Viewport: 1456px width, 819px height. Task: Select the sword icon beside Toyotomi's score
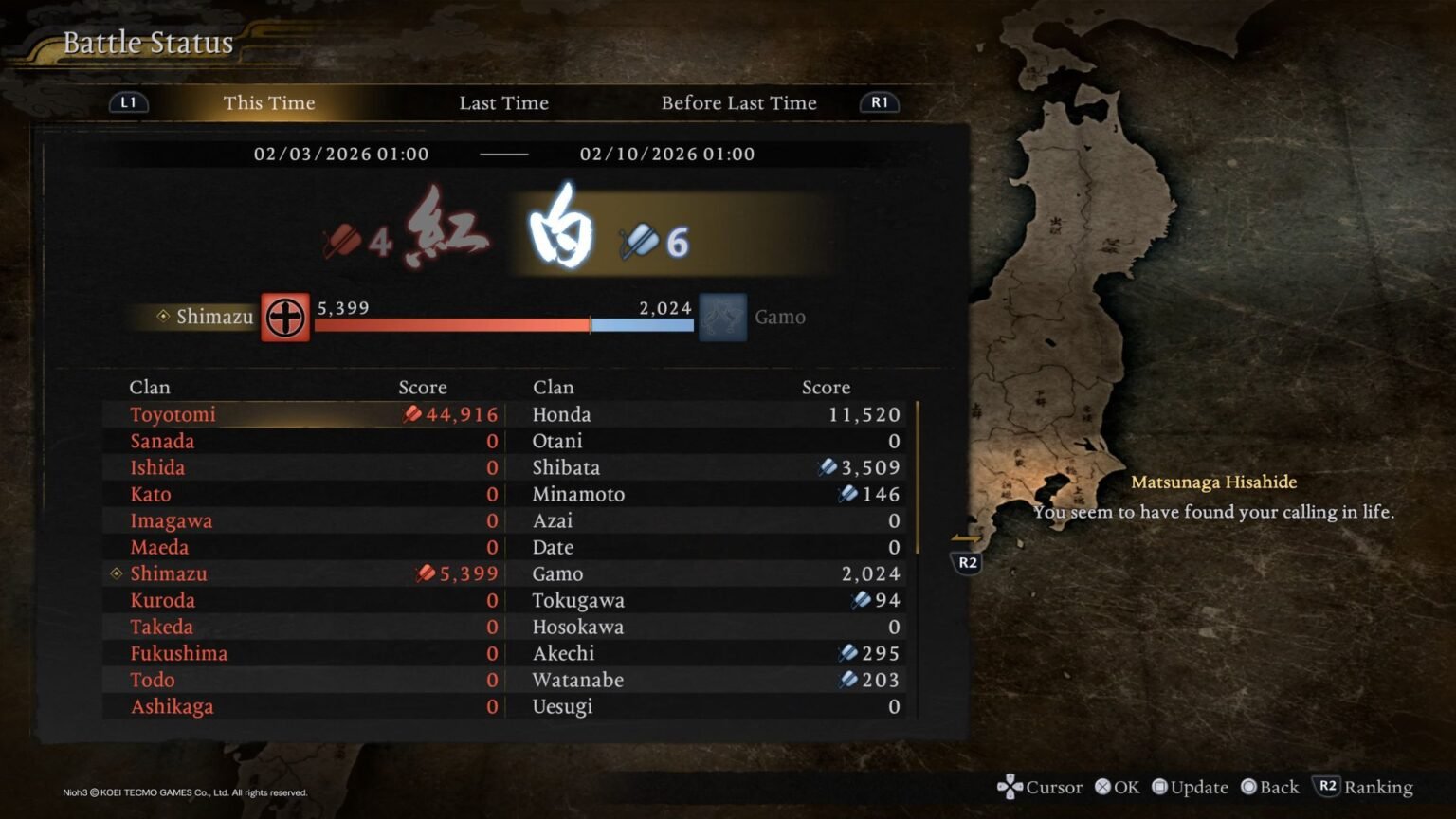pos(413,414)
